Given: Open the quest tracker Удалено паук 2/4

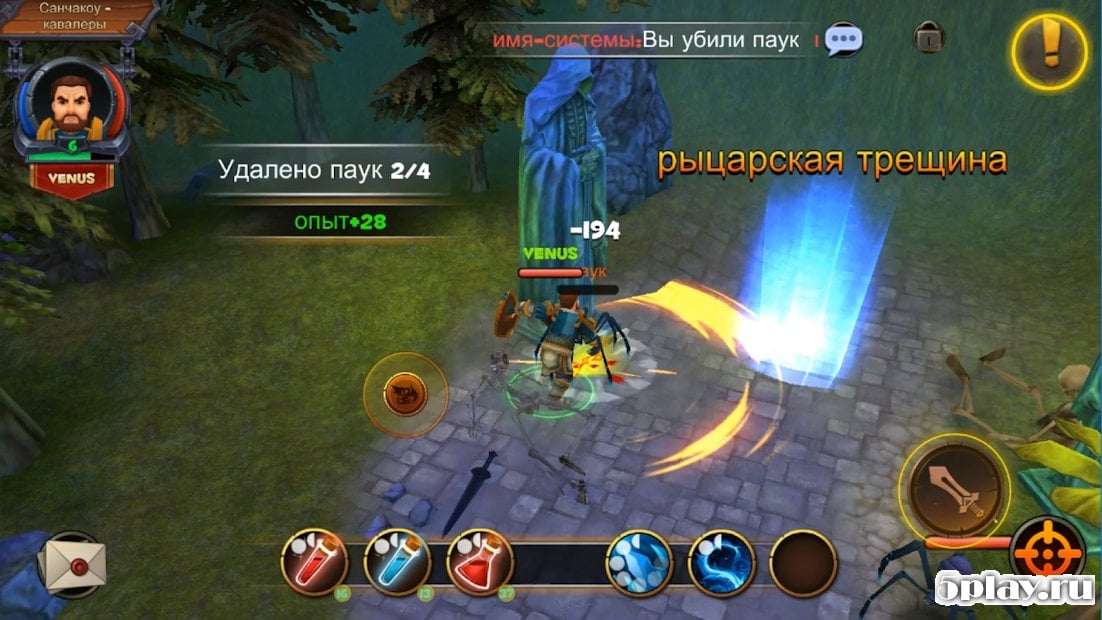Looking at the screenshot, I should pyautogui.click(x=324, y=171).
